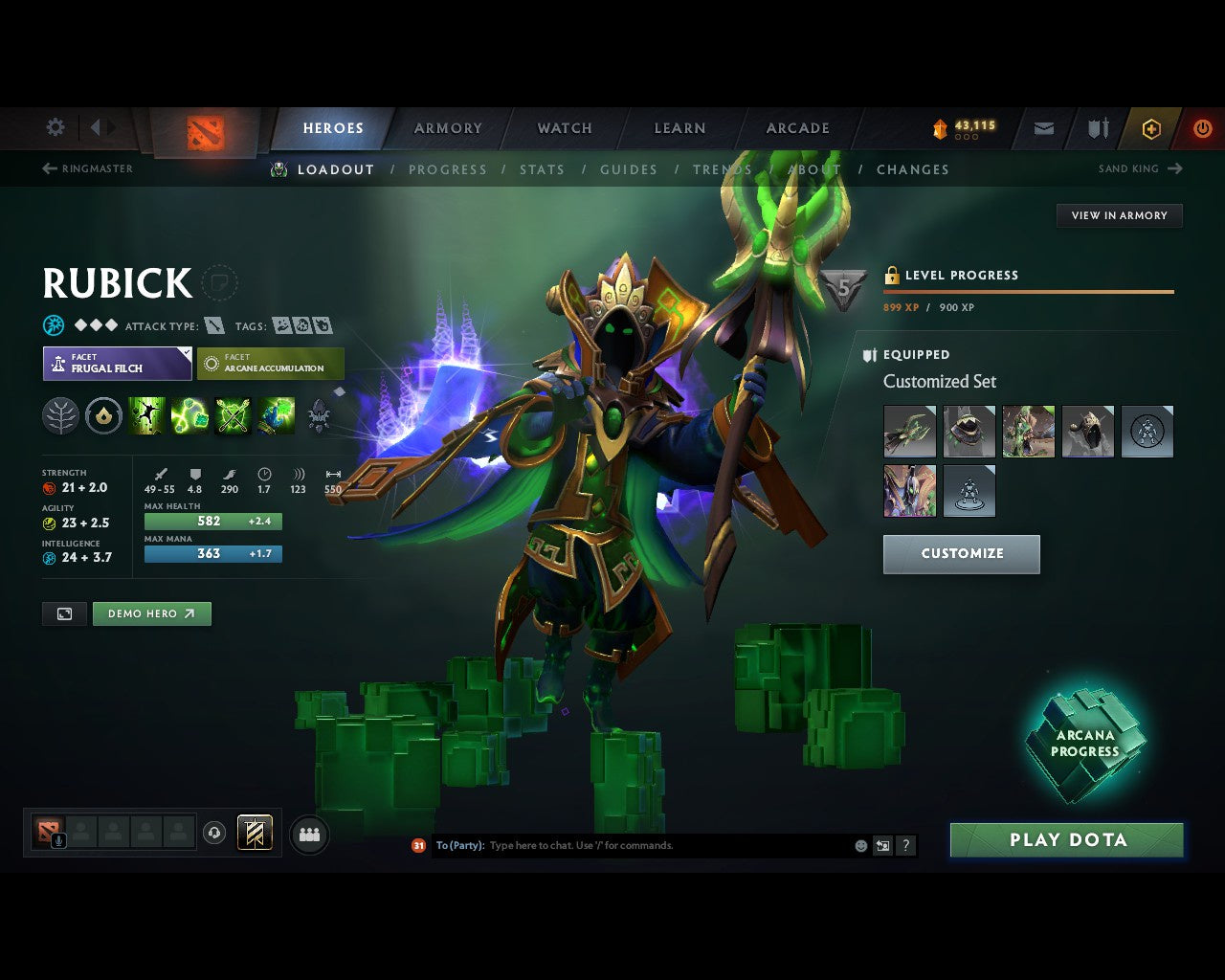This screenshot has height=980, width=1225.
Task: Open the mail/notifications envelope icon
Action: (x=1043, y=128)
